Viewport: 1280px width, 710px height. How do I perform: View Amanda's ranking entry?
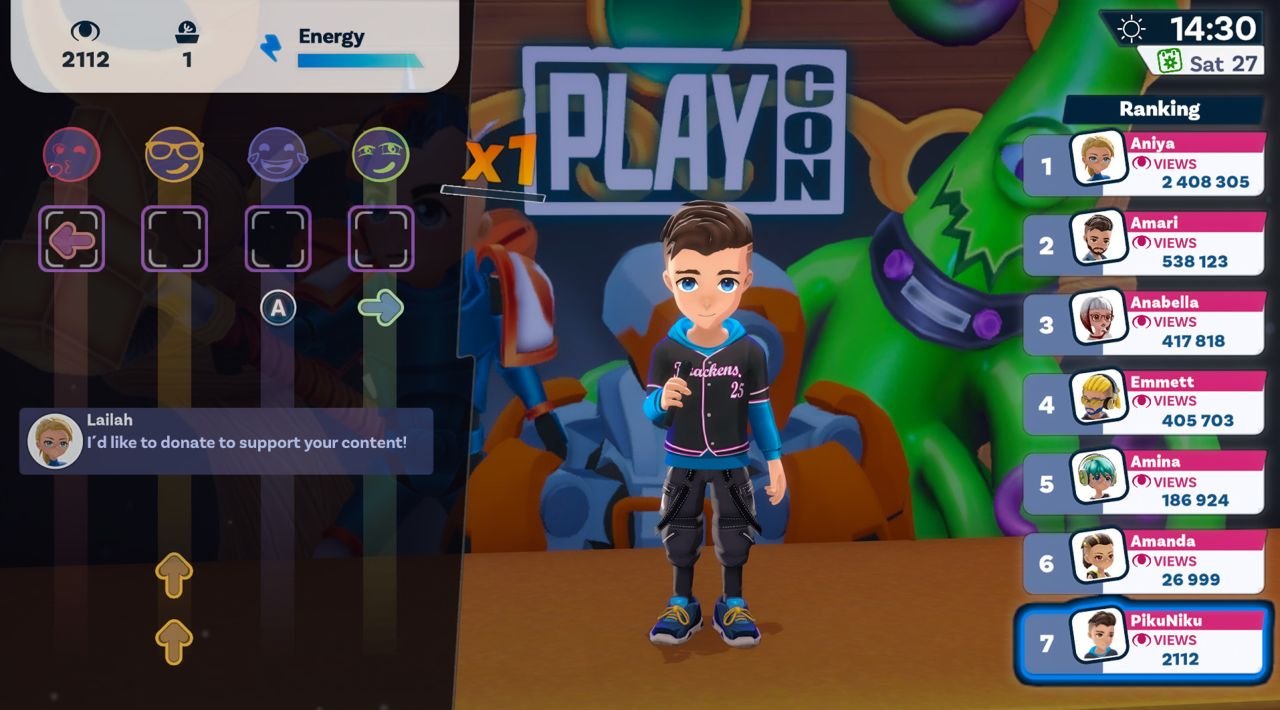click(x=1144, y=560)
